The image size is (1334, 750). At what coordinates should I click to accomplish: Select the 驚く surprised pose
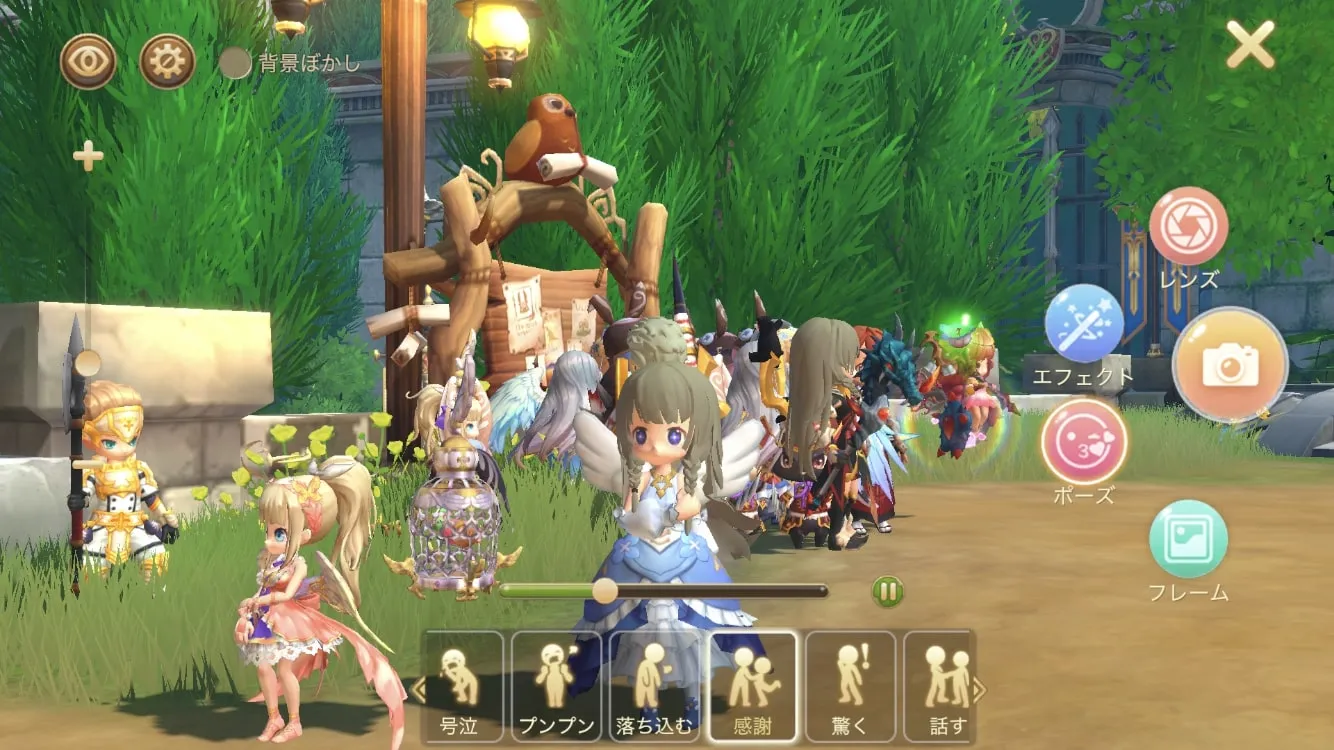coord(850,686)
